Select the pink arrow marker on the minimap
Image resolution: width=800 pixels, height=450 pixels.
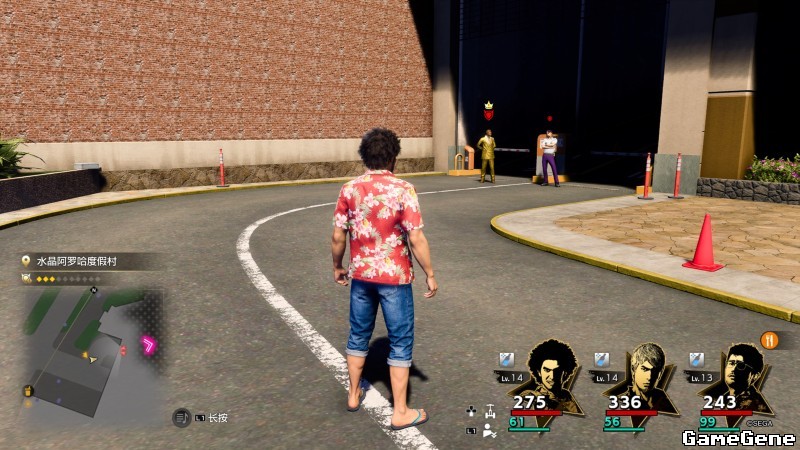click(x=149, y=346)
